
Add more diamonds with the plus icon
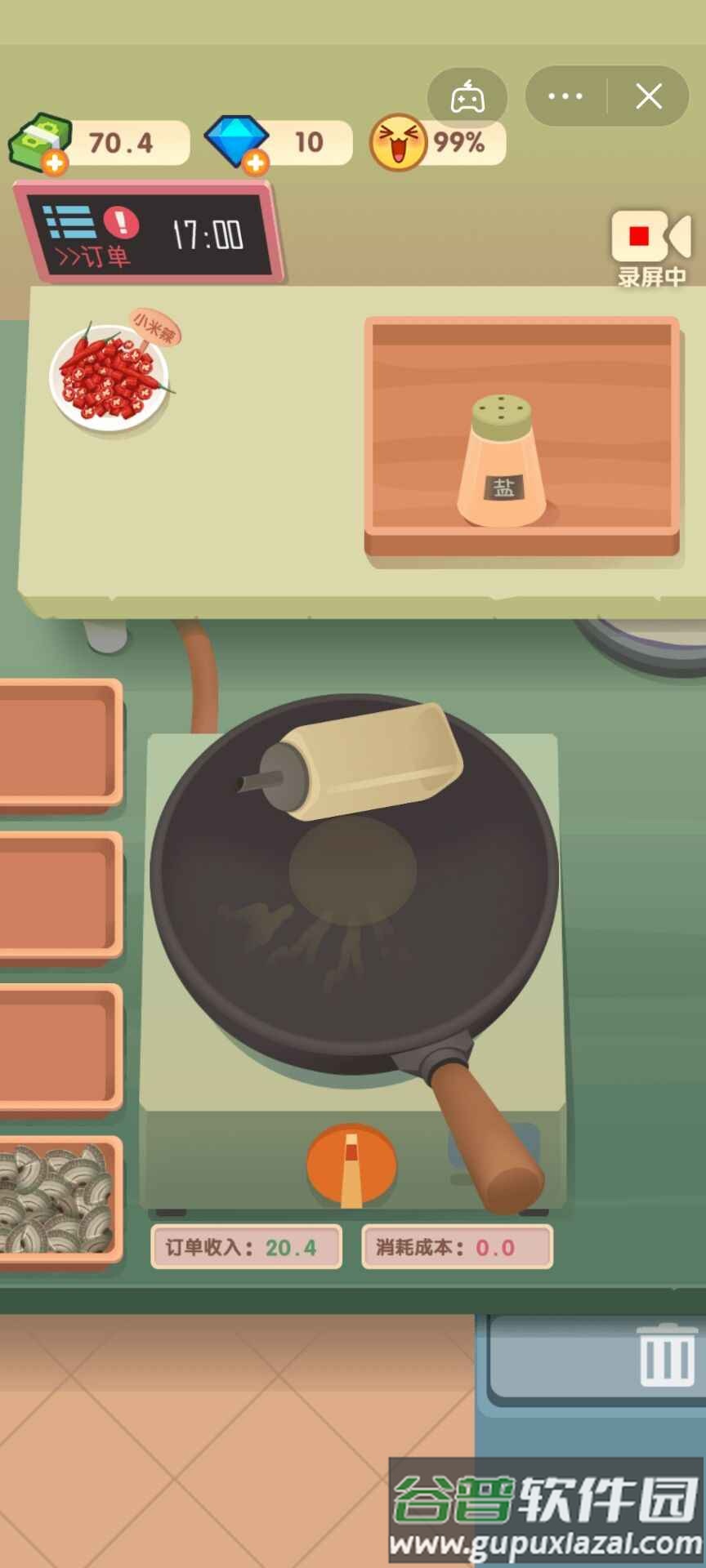coord(256,163)
